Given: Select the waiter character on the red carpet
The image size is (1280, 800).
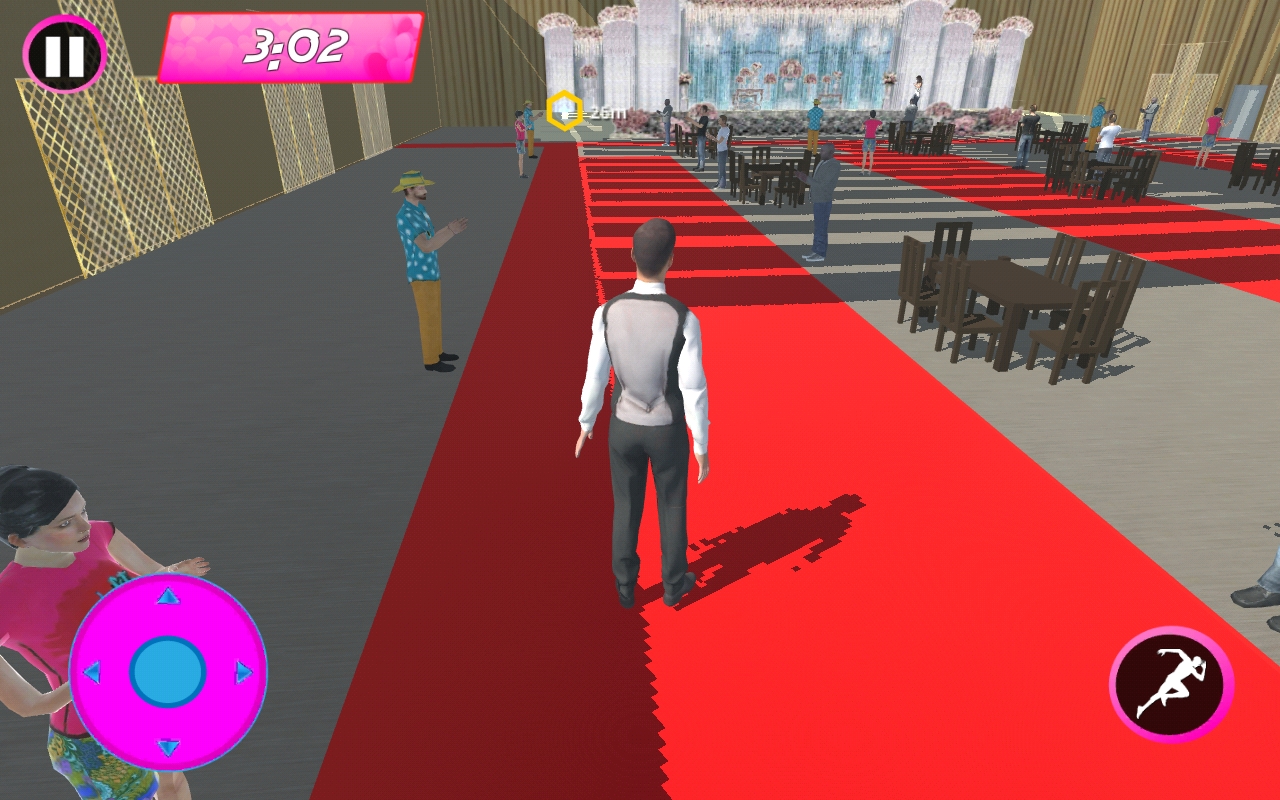Looking at the screenshot, I should point(646,400).
